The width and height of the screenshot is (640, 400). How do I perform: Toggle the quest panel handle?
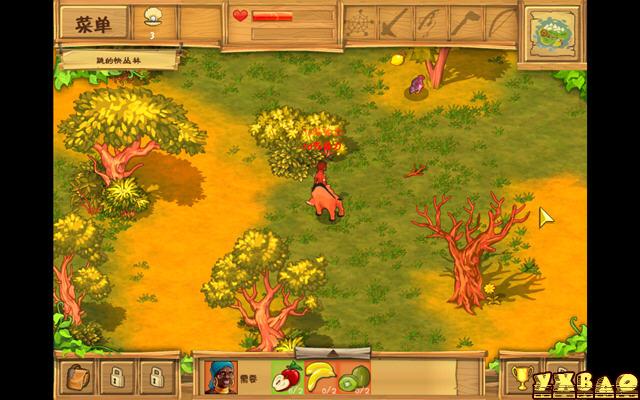(346, 352)
